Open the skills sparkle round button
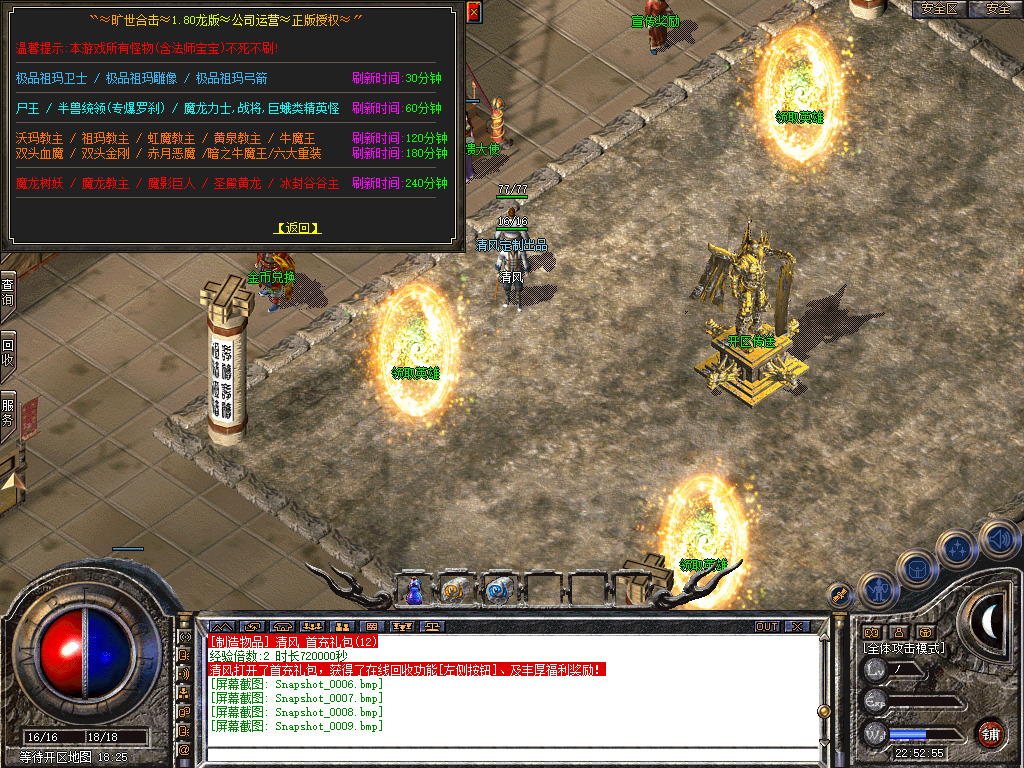 coord(957,548)
